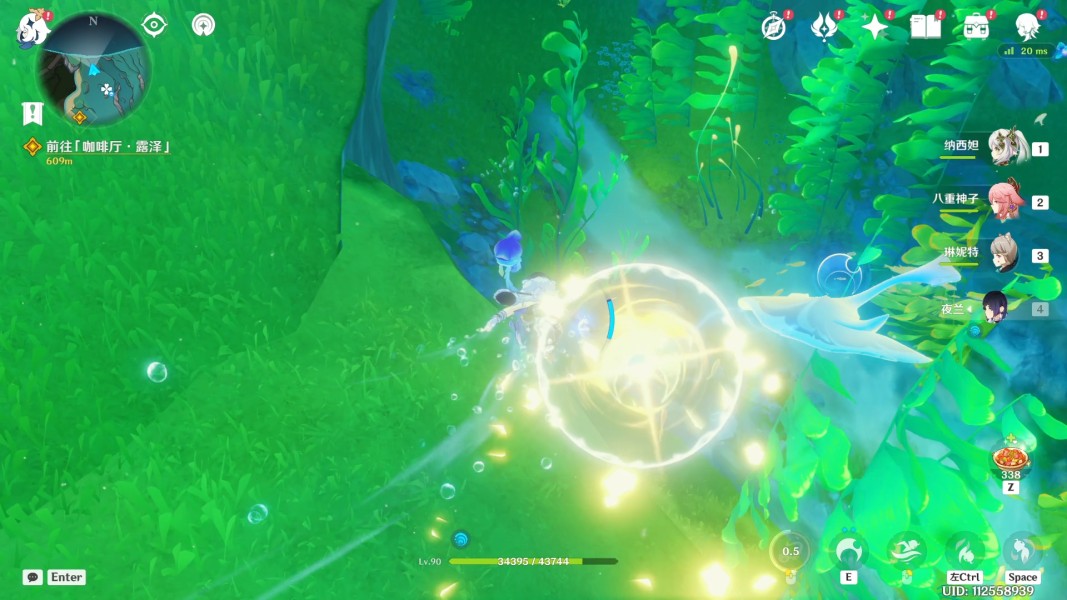Open the chat speech bubble
The image size is (1067, 600).
point(33,577)
